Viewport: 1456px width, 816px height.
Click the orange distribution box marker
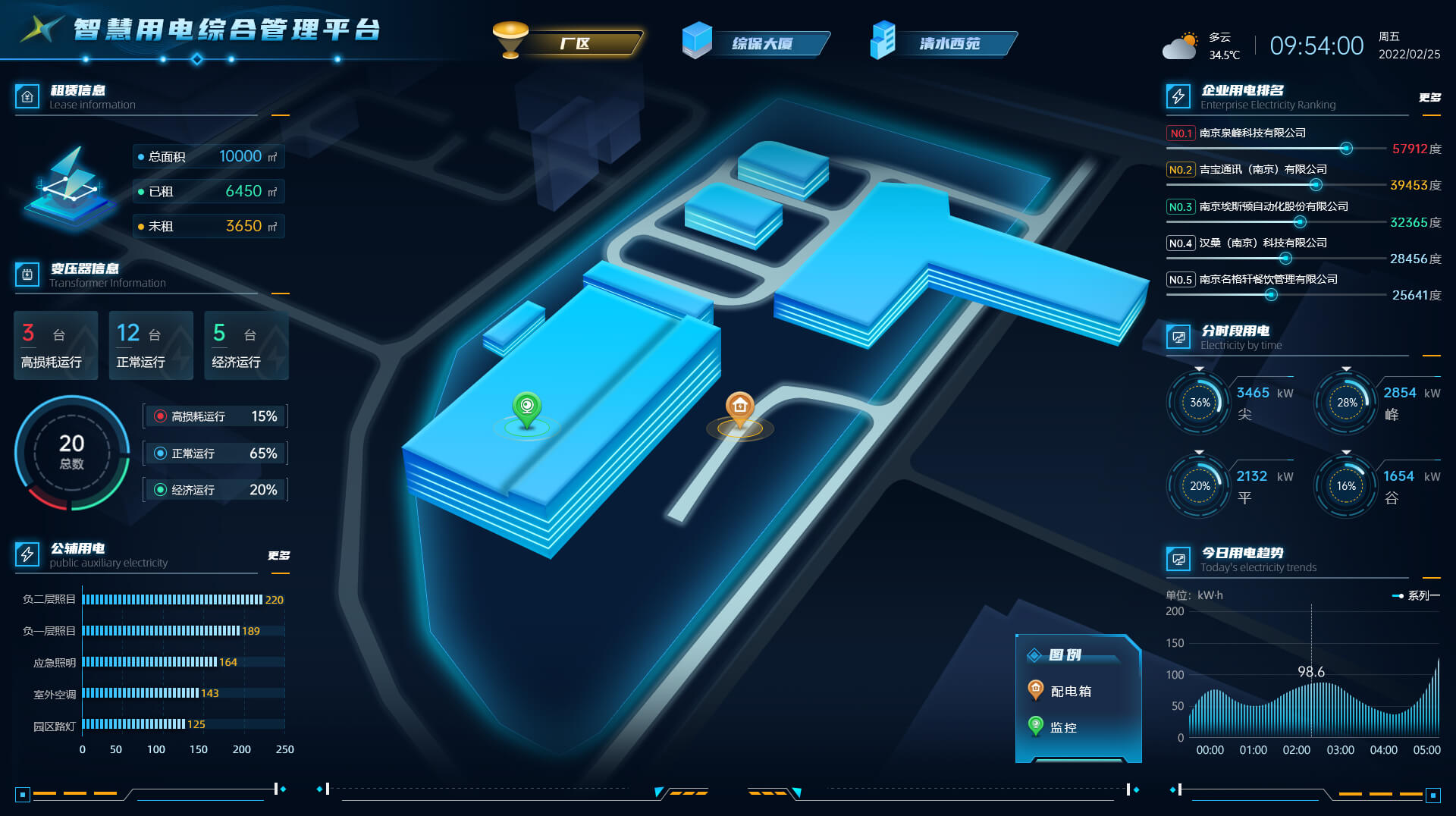[x=740, y=409]
